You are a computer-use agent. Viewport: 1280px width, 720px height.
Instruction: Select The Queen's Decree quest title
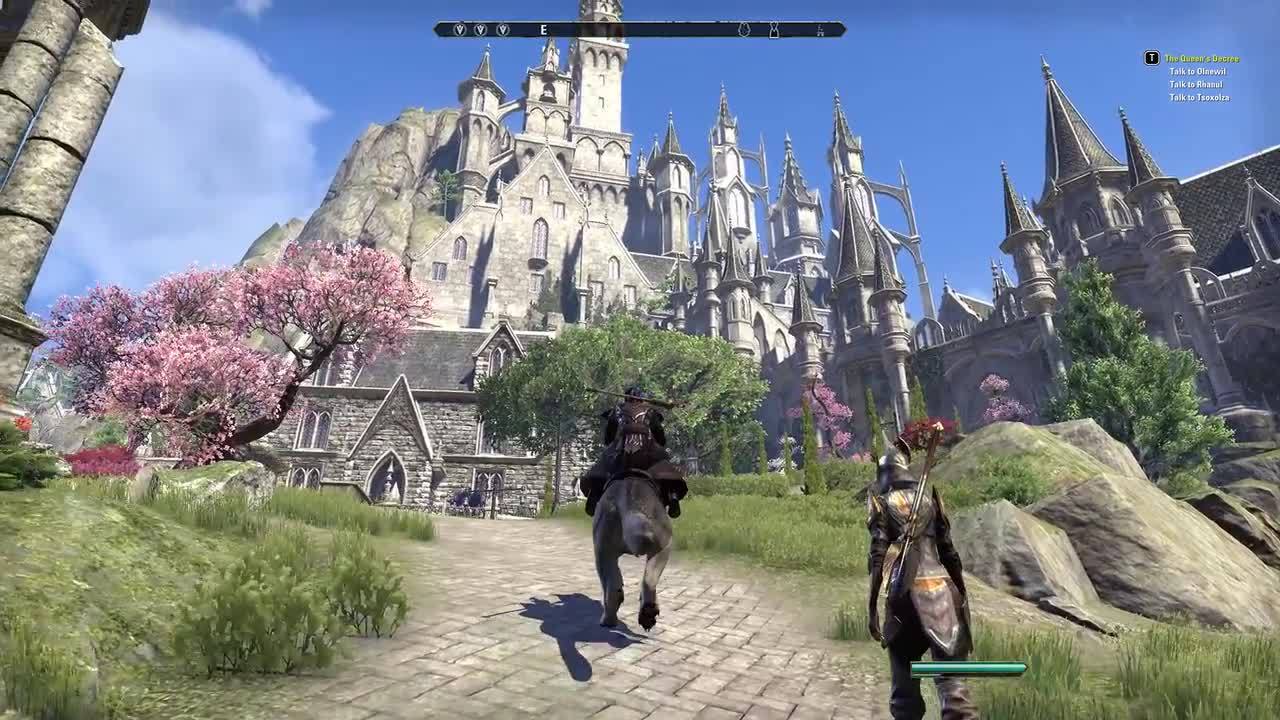pos(1201,59)
